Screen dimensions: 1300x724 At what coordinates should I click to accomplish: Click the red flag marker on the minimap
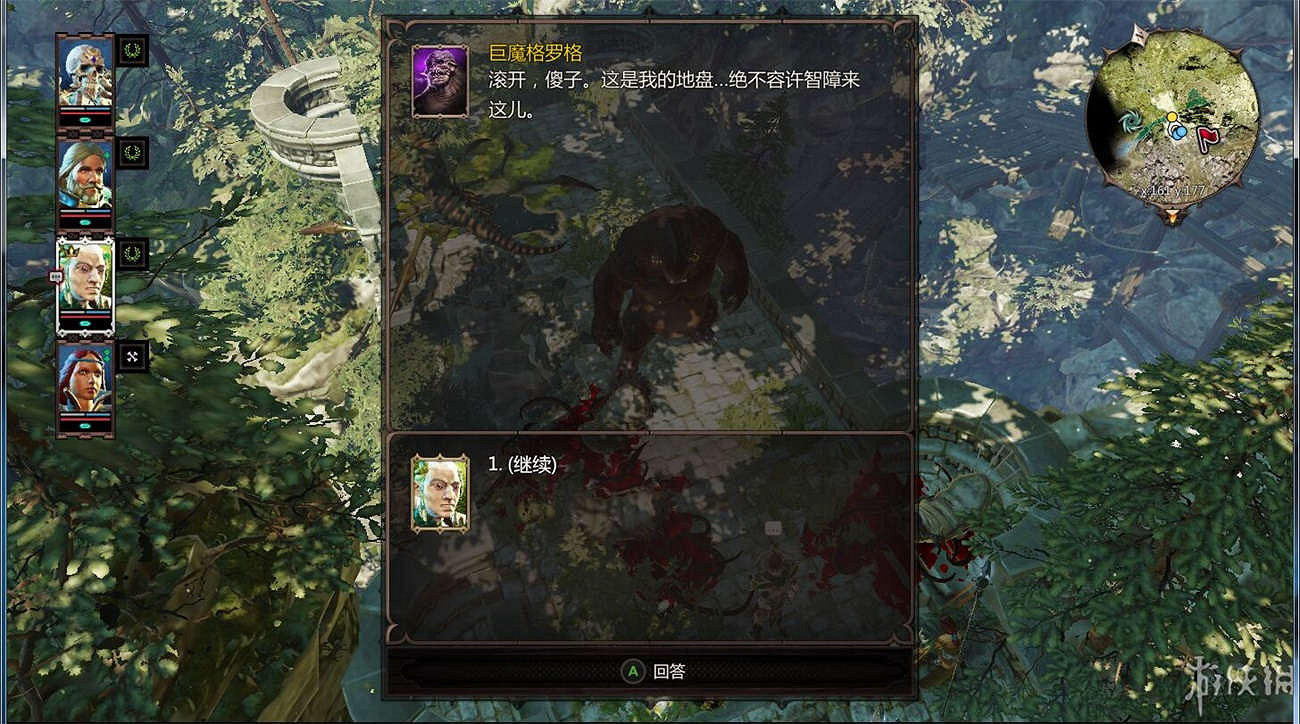click(1207, 137)
